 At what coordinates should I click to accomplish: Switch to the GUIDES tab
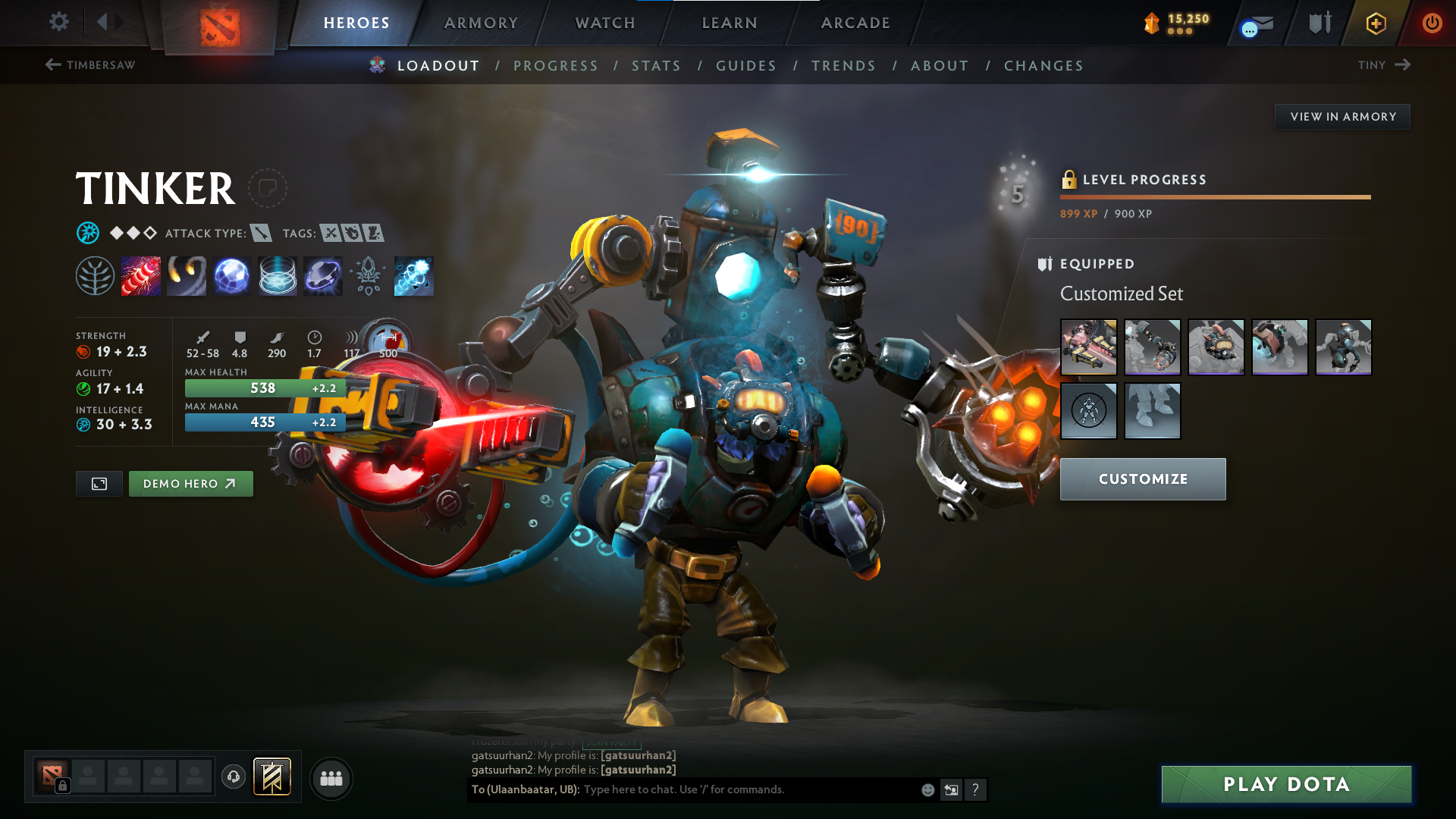click(x=745, y=66)
